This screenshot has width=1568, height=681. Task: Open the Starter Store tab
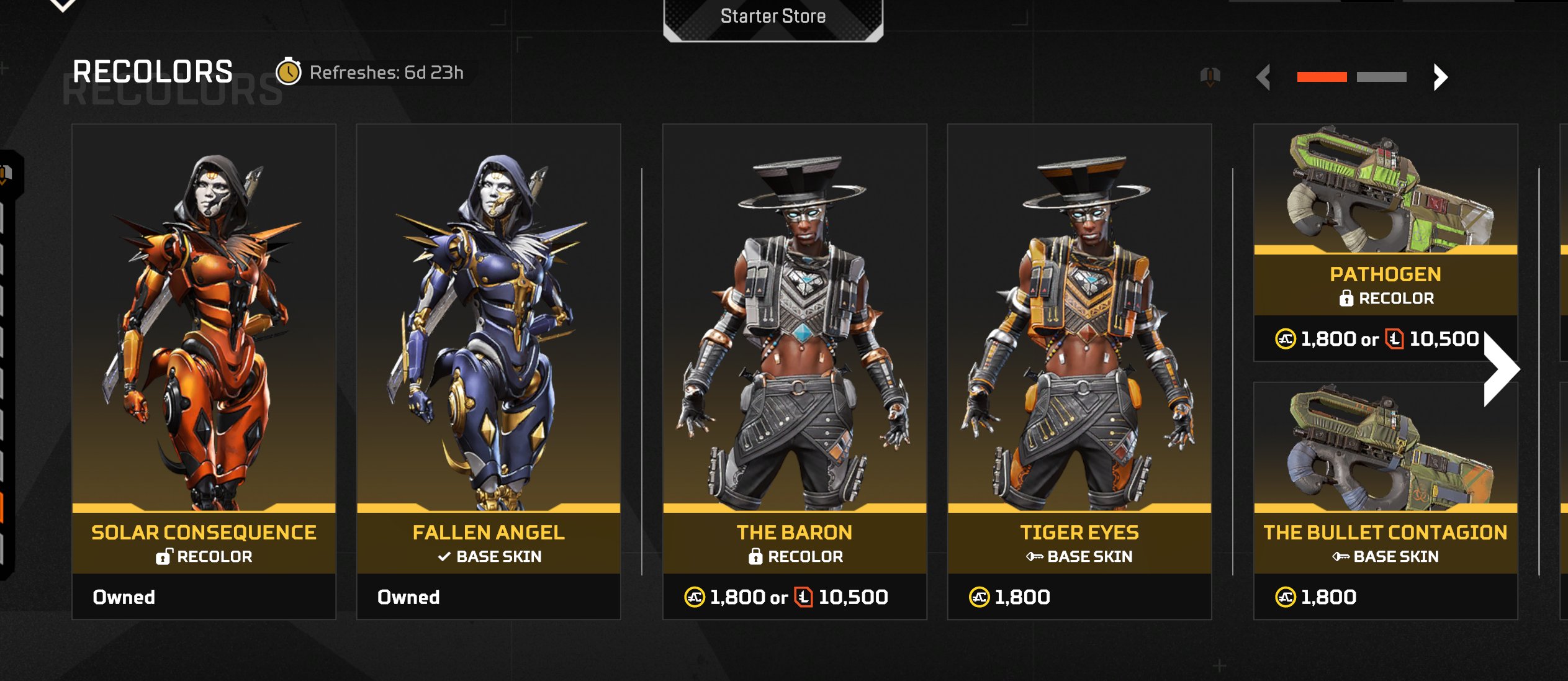click(x=773, y=17)
